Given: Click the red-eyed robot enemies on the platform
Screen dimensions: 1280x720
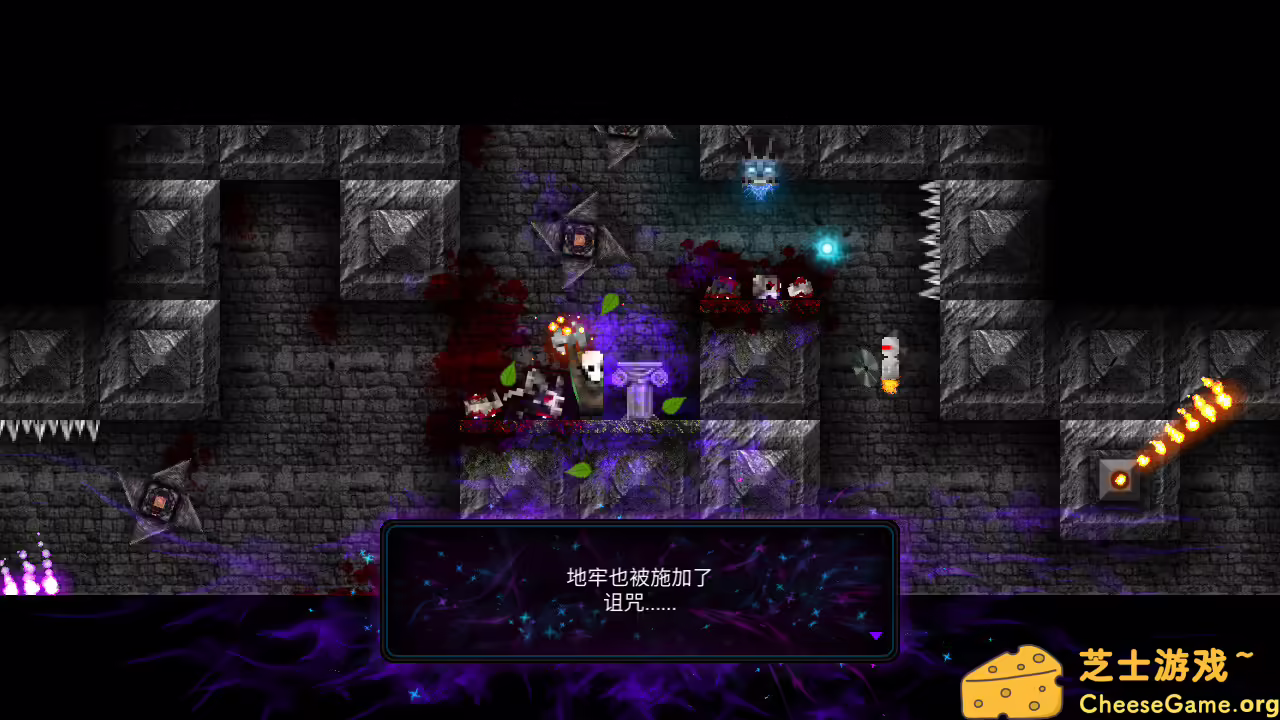Looking at the screenshot, I should pos(765,288).
